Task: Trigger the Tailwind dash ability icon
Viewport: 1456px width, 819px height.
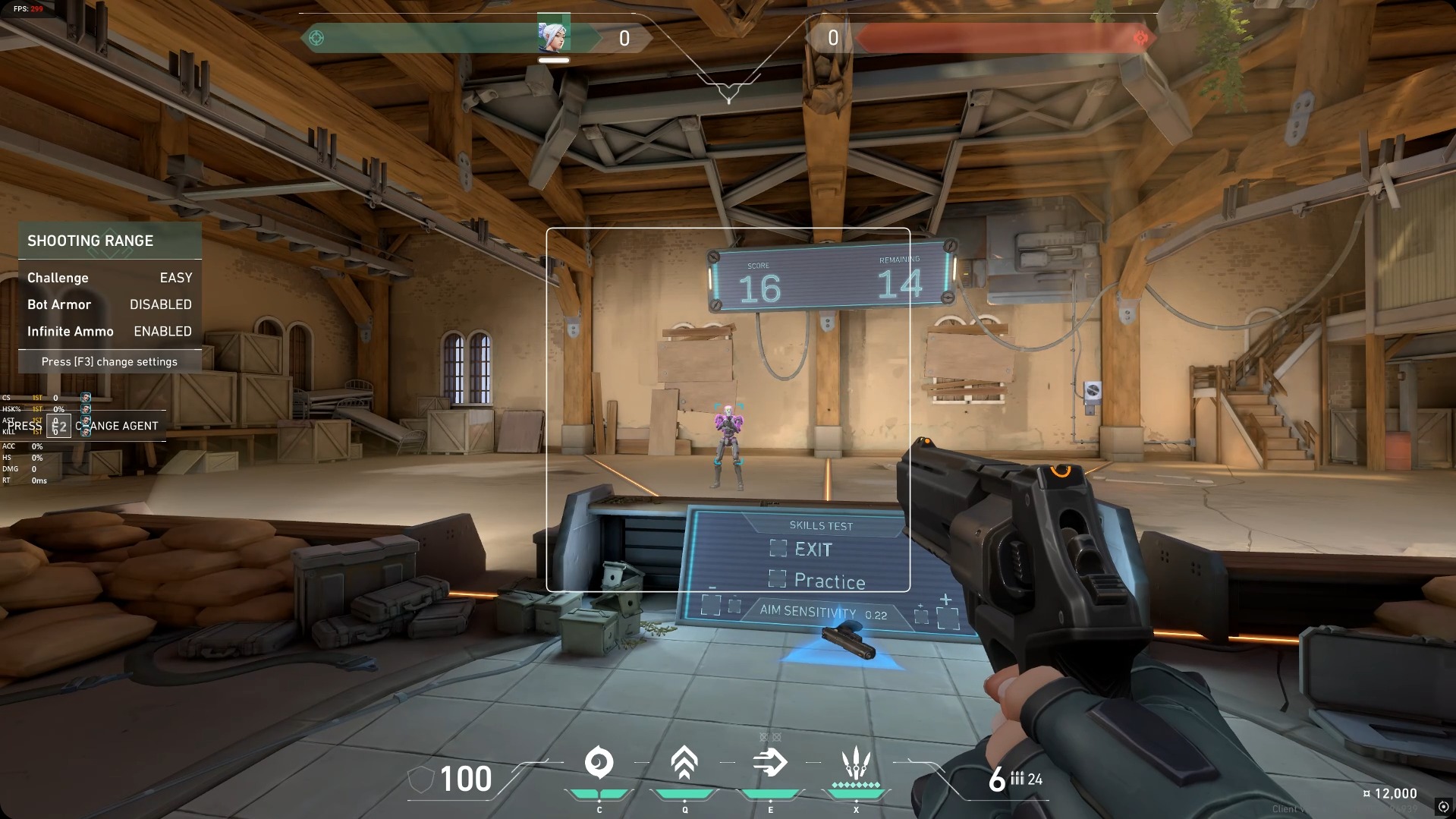Action: pyautogui.click(x=769, y=763)
